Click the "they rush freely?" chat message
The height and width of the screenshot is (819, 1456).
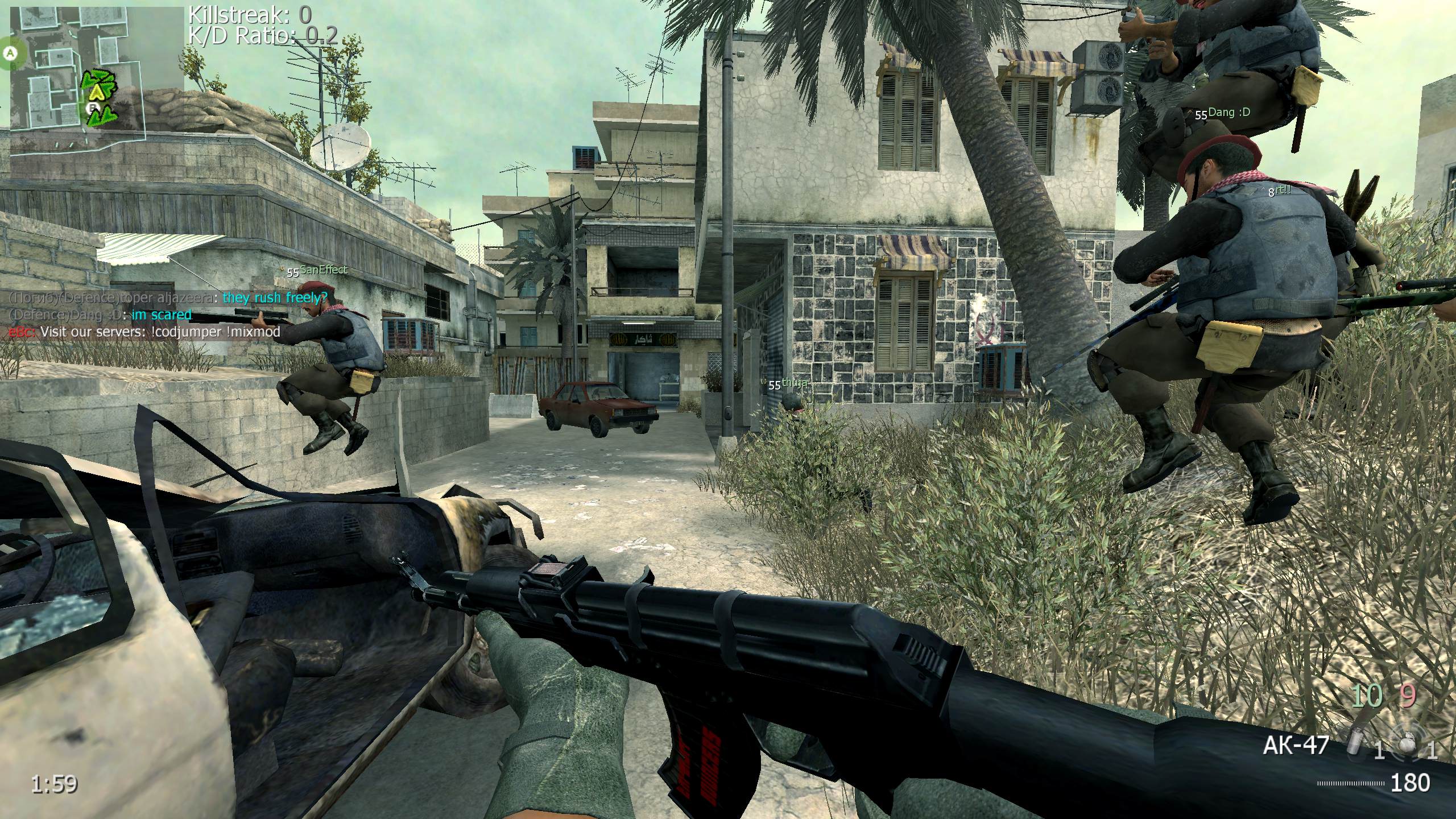[275, 297]
